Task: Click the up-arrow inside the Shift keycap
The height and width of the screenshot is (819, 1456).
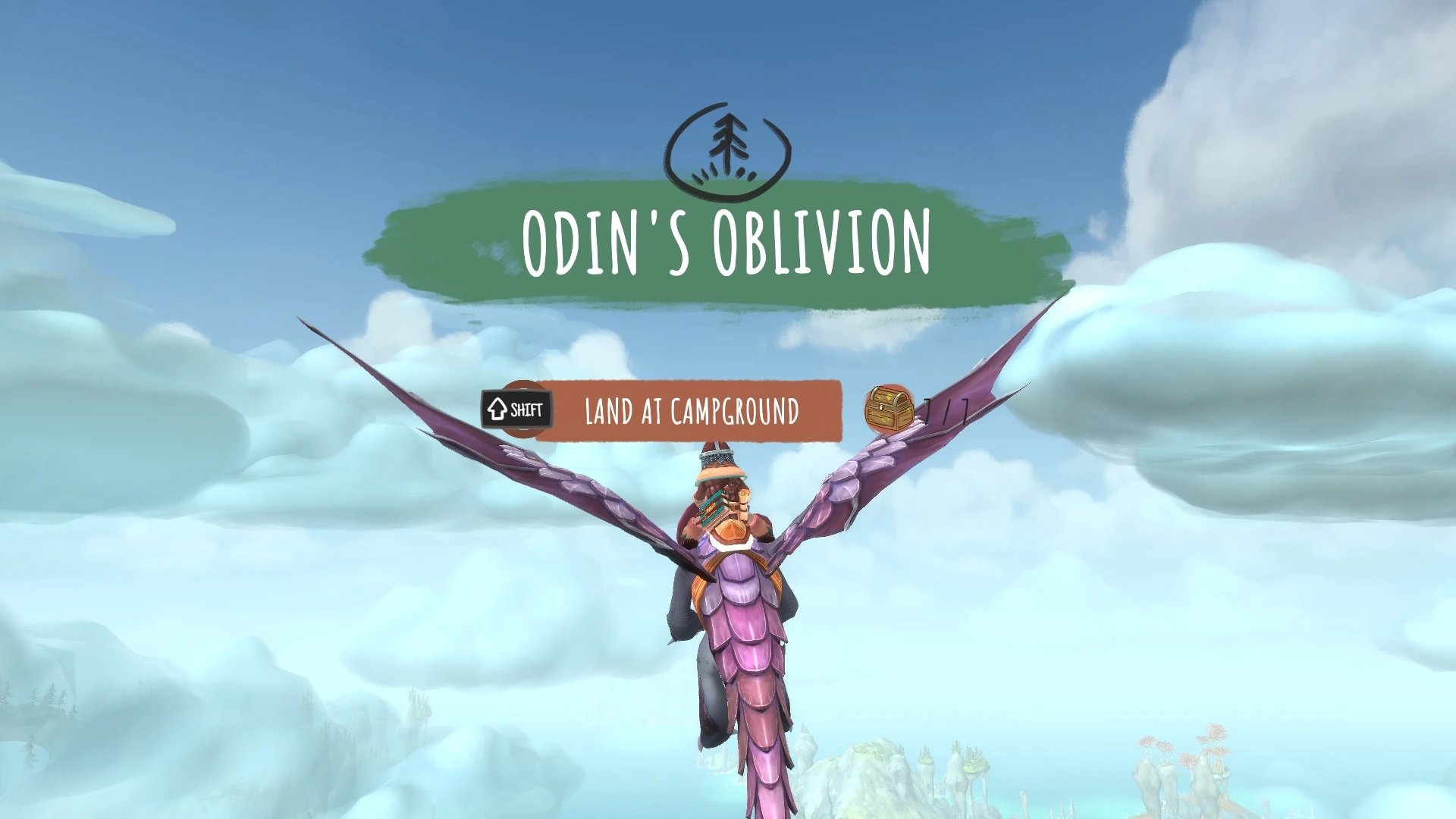Action: pos(497,409)
